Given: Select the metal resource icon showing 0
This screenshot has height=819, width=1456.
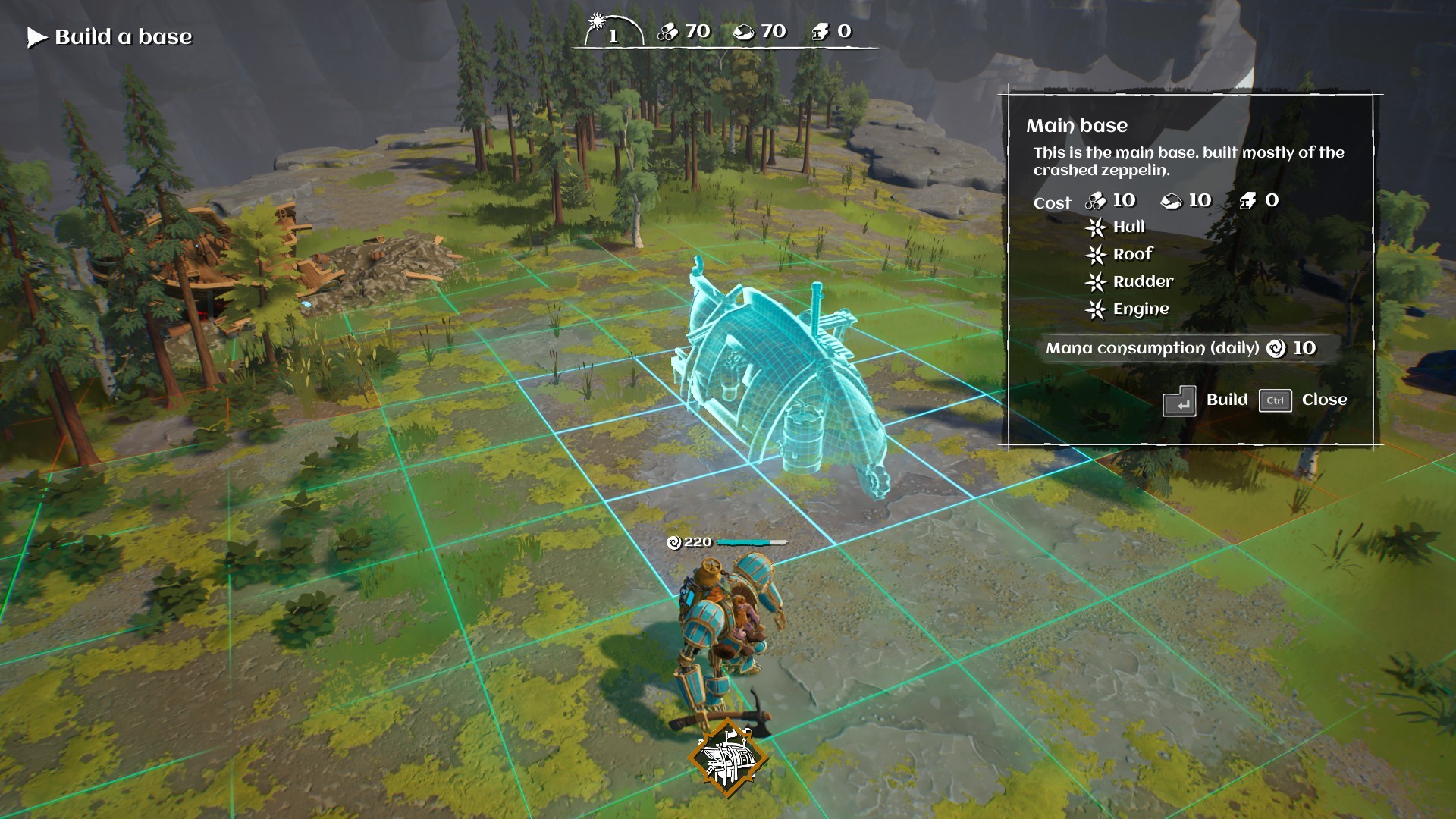Looking at the screenshot, I should point(821,33).
